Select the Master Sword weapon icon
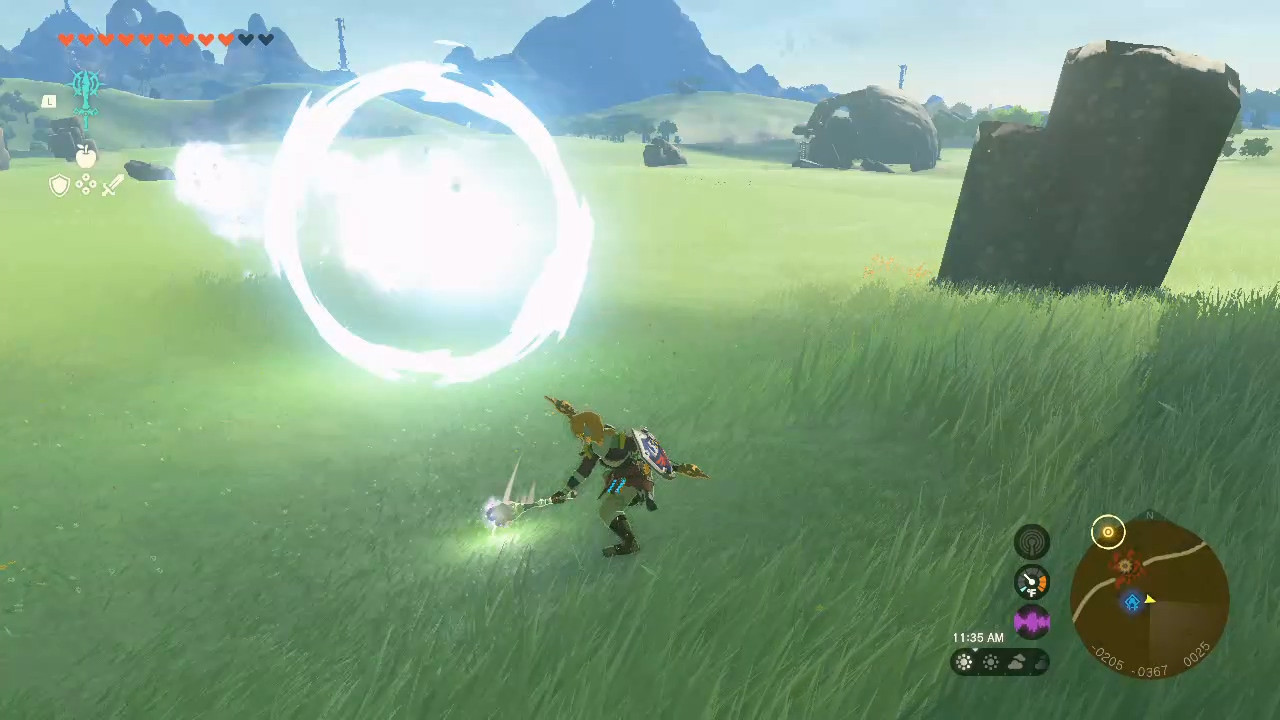The height and width of the screenshot is (720, 1280). click(85, 95)
